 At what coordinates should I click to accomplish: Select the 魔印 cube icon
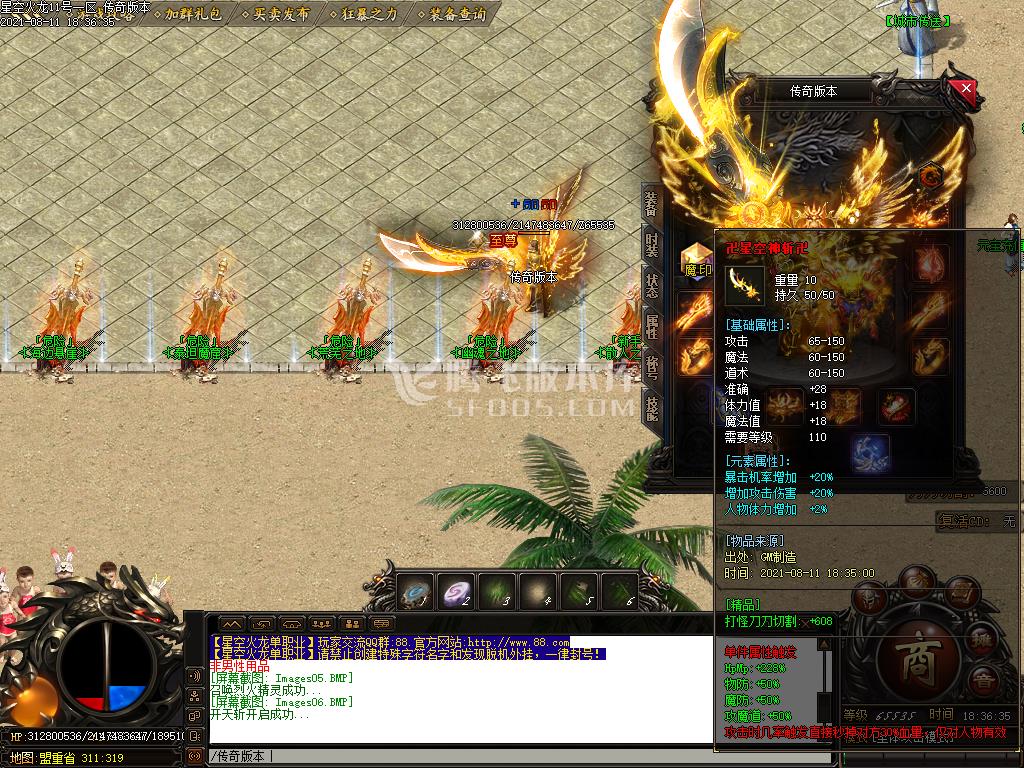pyautogui.click(x=696, y=258)
